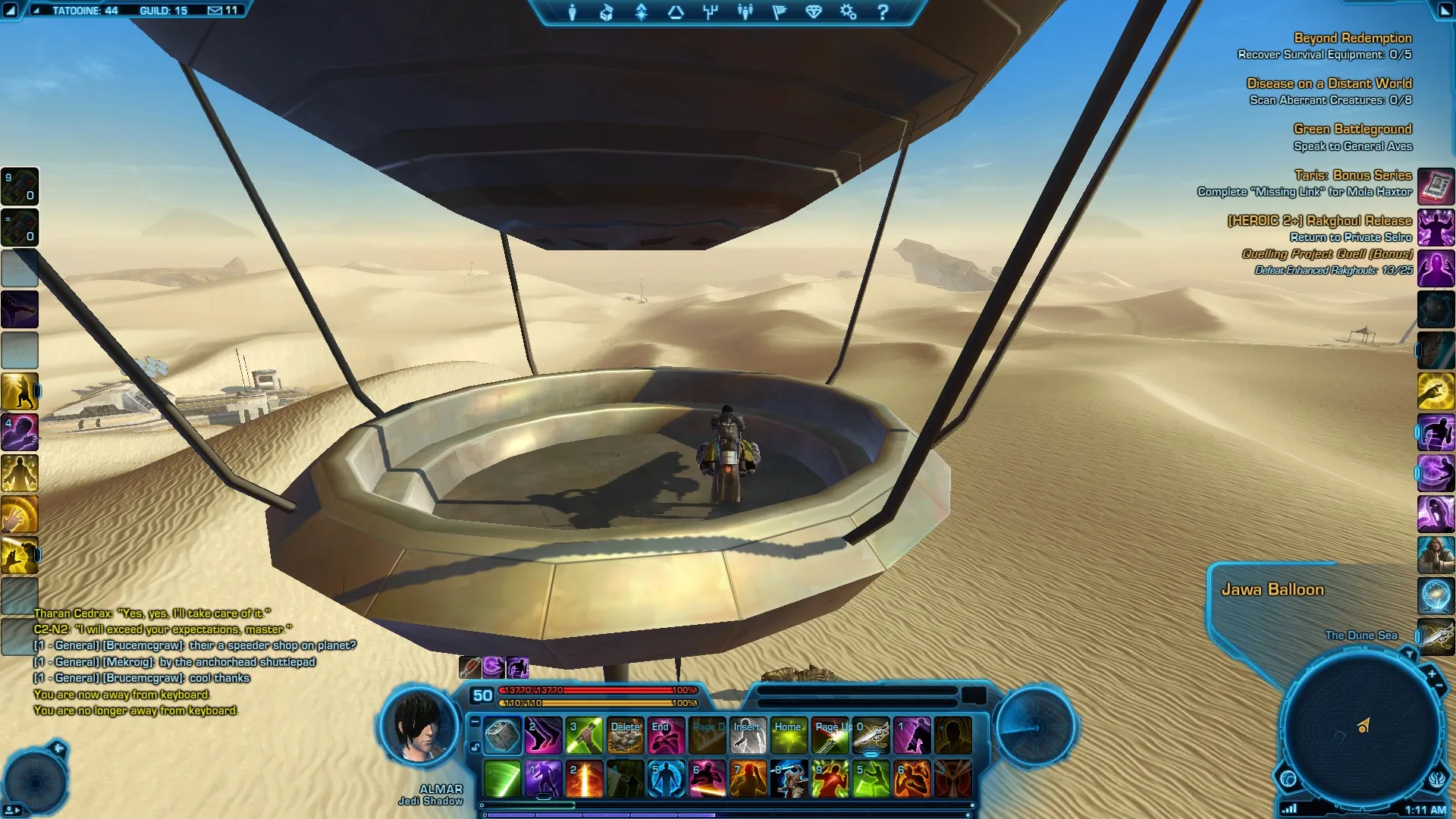Image resolution: width=1456 pixels, height=819 pixels.
Task: Use the dice cube item in hotbar
Action: (502, 736)
